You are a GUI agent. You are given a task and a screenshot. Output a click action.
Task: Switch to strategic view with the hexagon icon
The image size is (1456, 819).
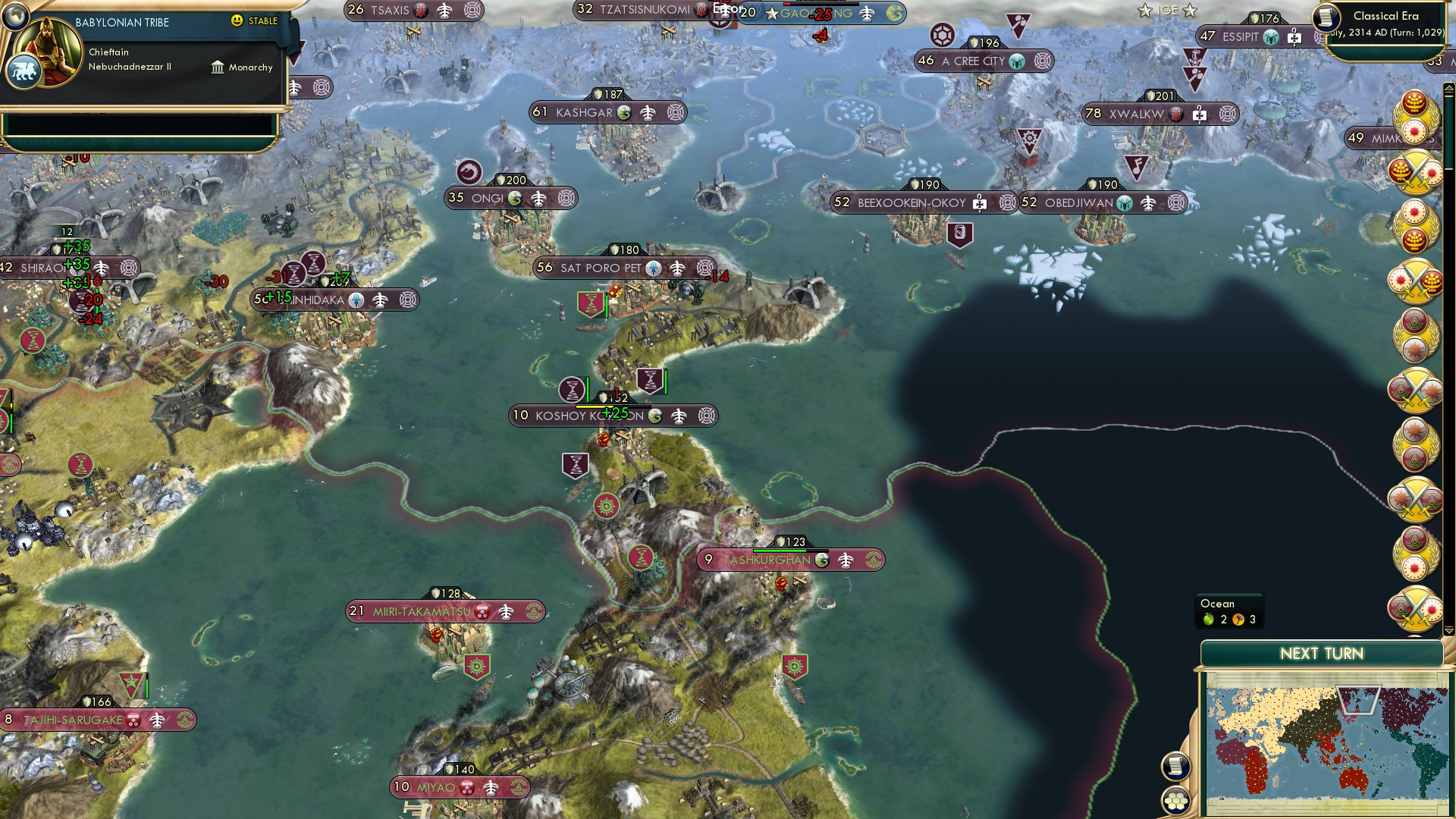click(1175, 802)
